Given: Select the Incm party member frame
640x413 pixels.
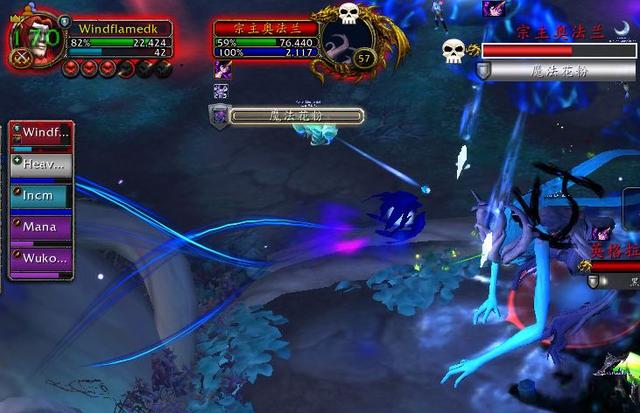Looking at the screenshot, I should click(x=41, y=196).
